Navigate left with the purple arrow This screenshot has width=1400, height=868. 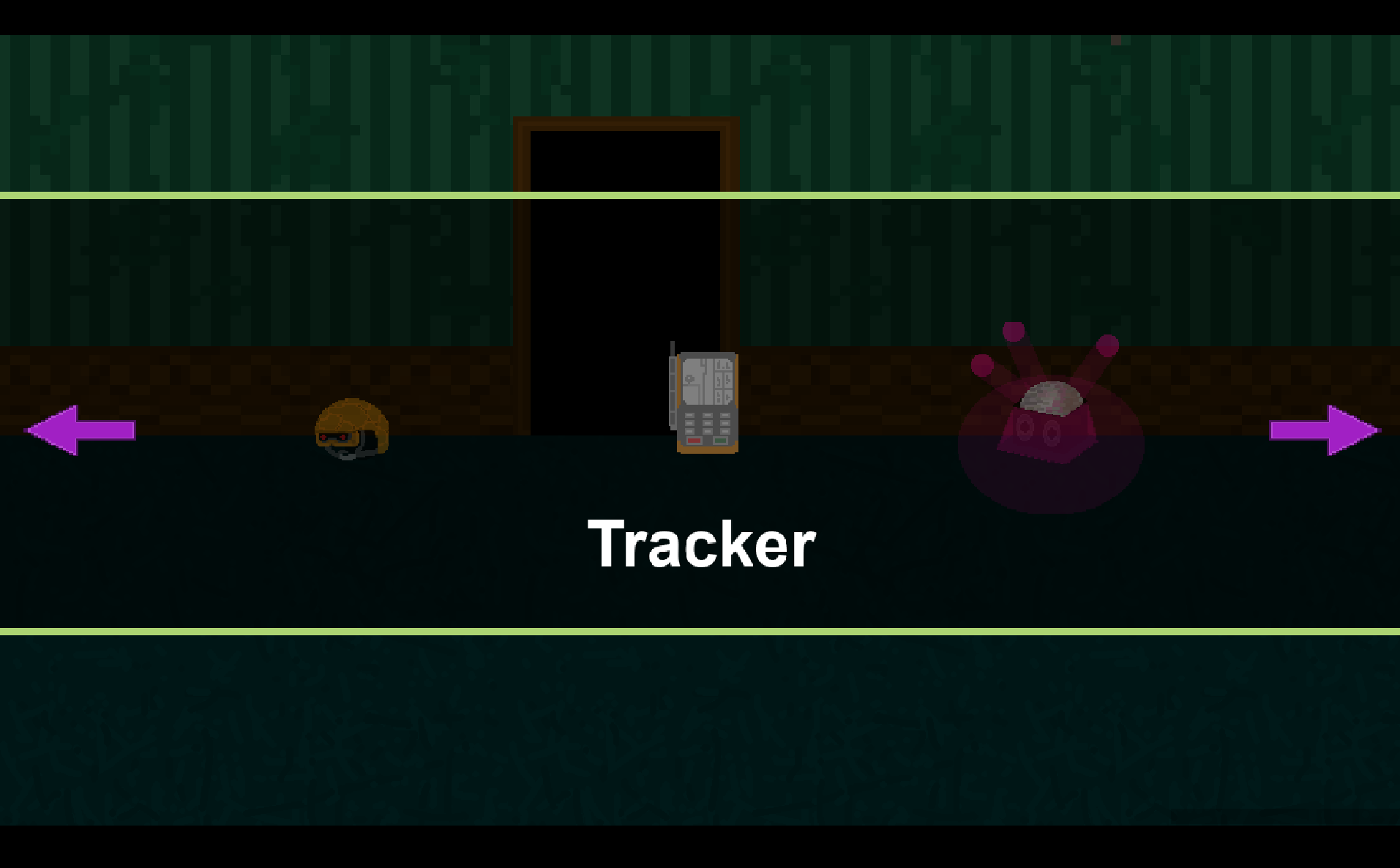pos(81,430)
